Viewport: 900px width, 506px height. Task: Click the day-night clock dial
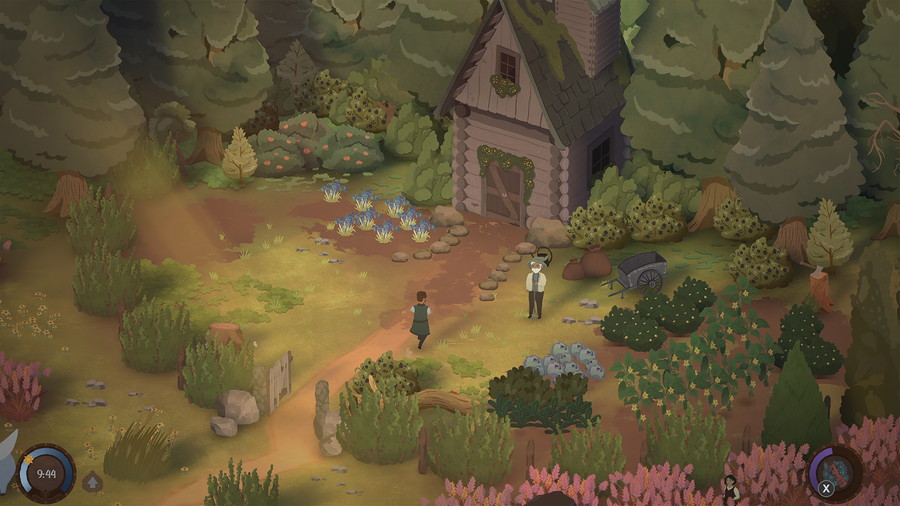(x=45, y=473)
